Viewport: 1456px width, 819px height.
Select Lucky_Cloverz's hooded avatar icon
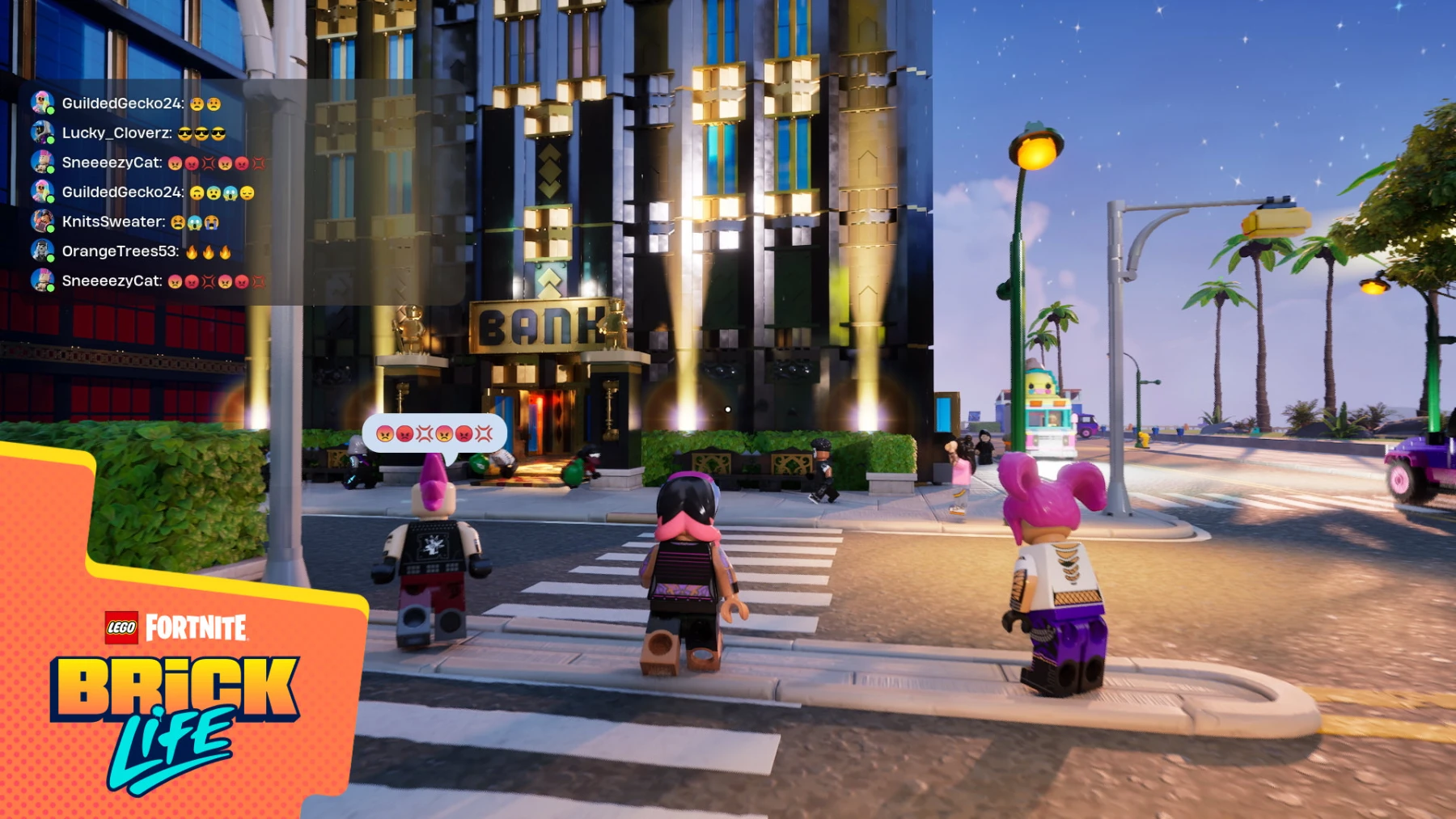pyautogui.click(x=42, y=133)
